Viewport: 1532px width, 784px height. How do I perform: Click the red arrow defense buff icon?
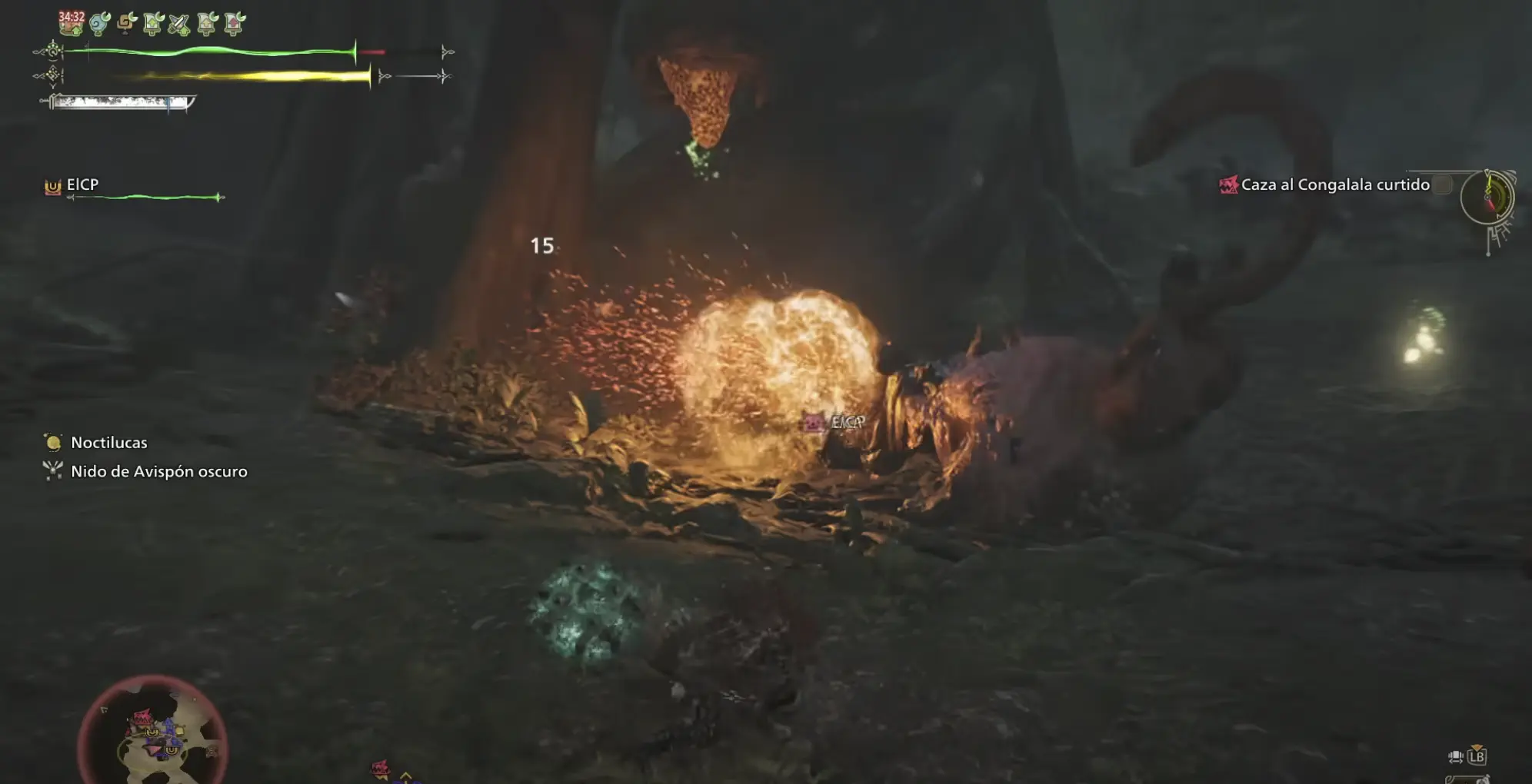(x=232, y=24)
